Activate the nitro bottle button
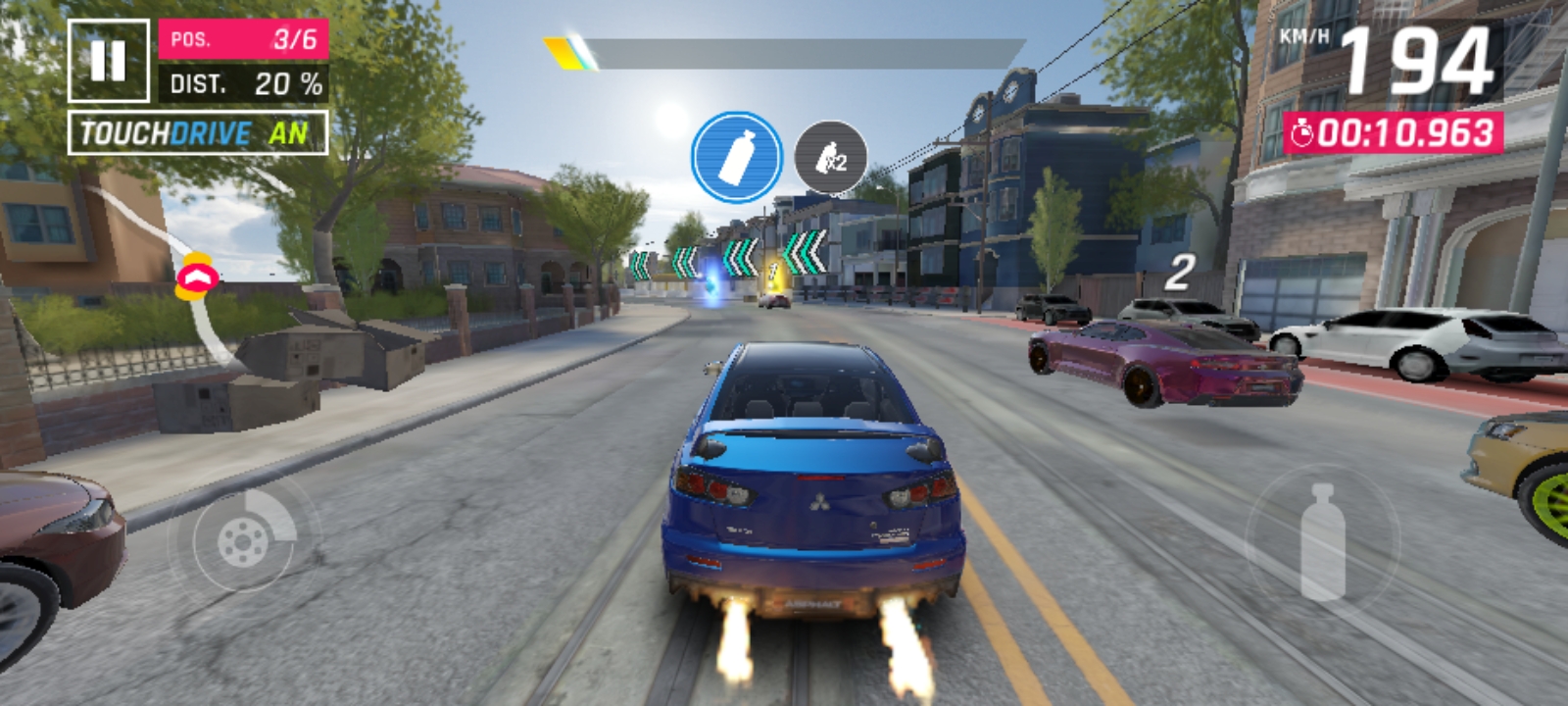The height and width of the screenshot is (706, 1568). click(x=1322, y=541)
